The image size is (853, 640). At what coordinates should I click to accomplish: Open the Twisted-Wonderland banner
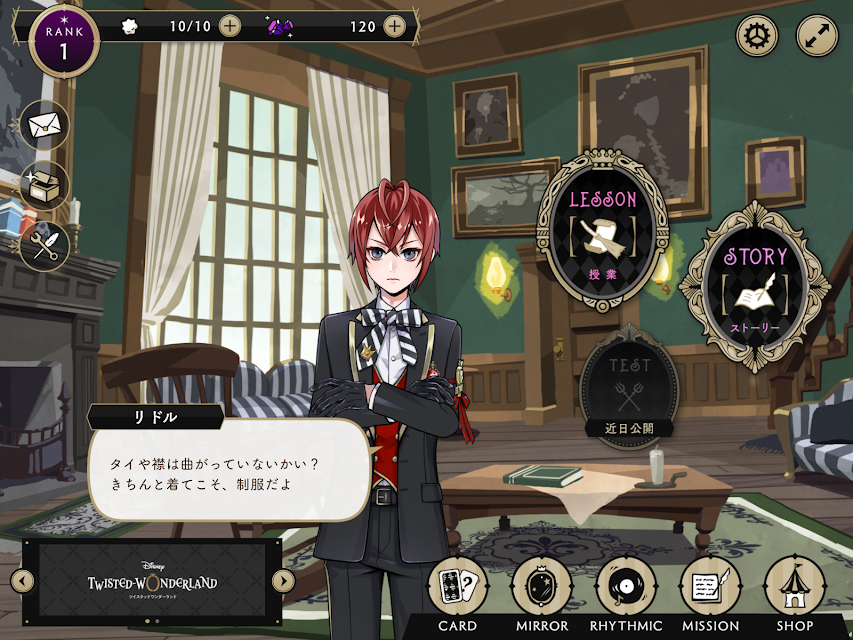point(152,580)
